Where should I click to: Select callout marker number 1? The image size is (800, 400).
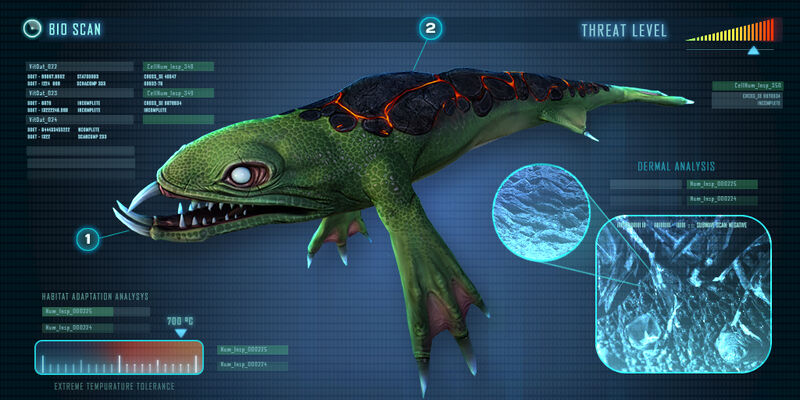pyautogui.click(x=88, y=239)
